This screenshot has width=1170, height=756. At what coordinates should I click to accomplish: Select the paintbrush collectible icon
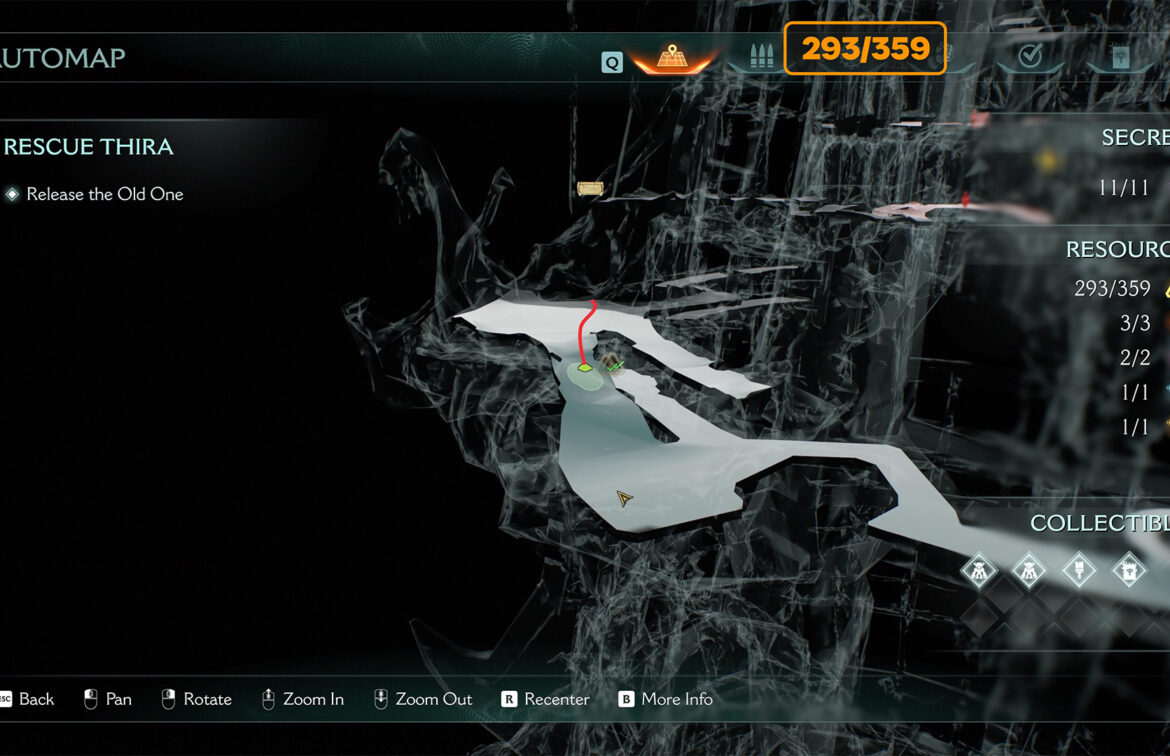[1080, 570]
